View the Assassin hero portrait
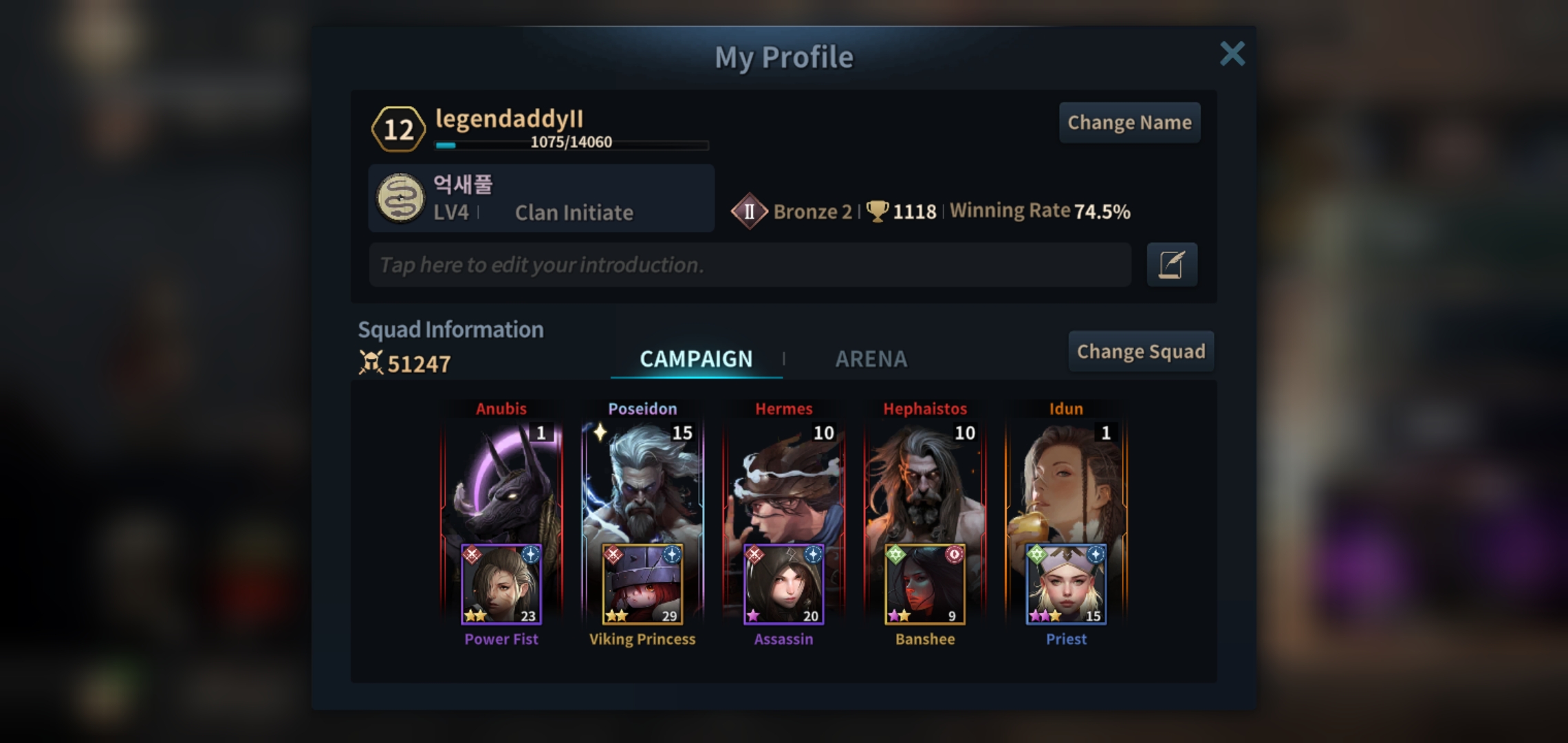This screenshot has height=743, width=1568. pyautogui.click(x=784, y=585)
